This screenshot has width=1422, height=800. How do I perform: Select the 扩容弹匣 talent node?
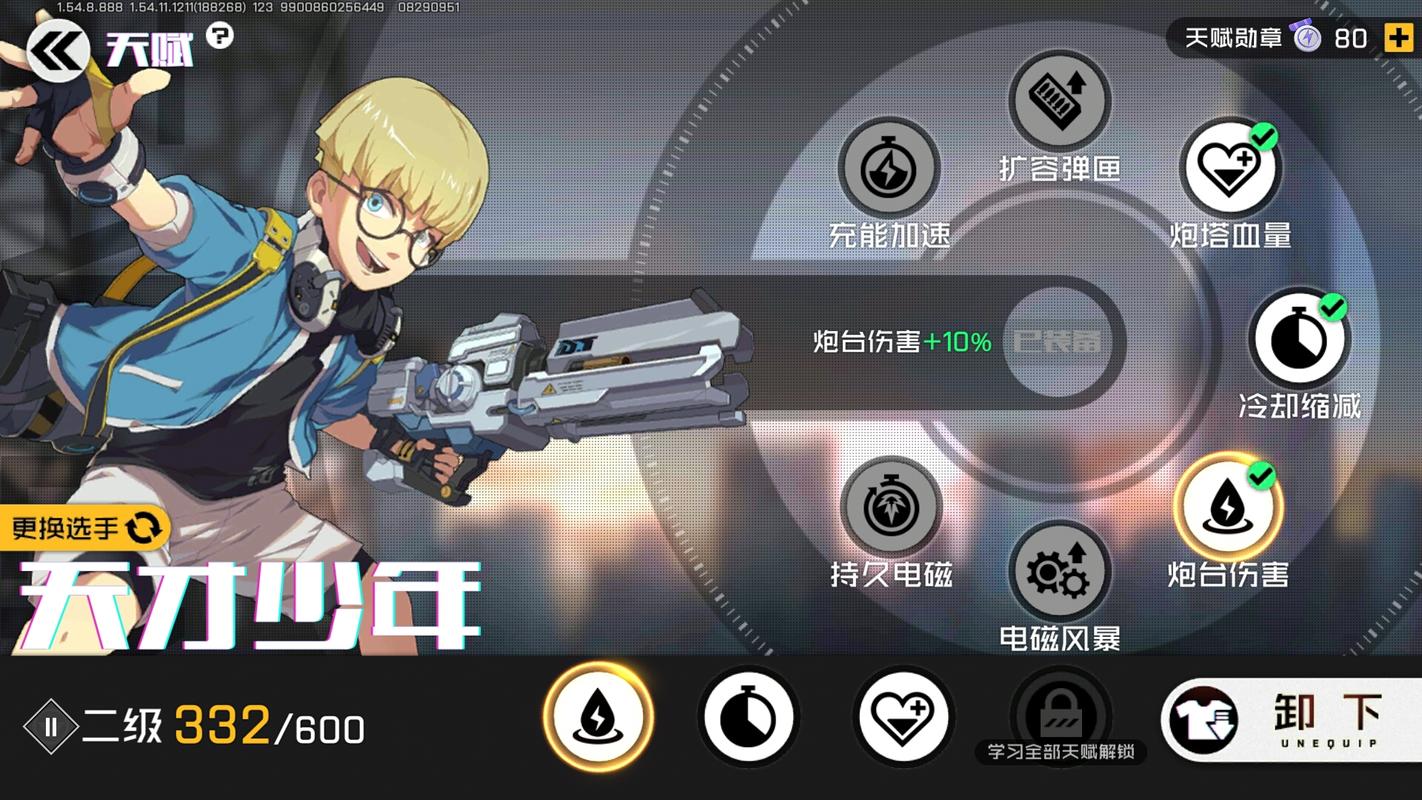(1058, 100)
